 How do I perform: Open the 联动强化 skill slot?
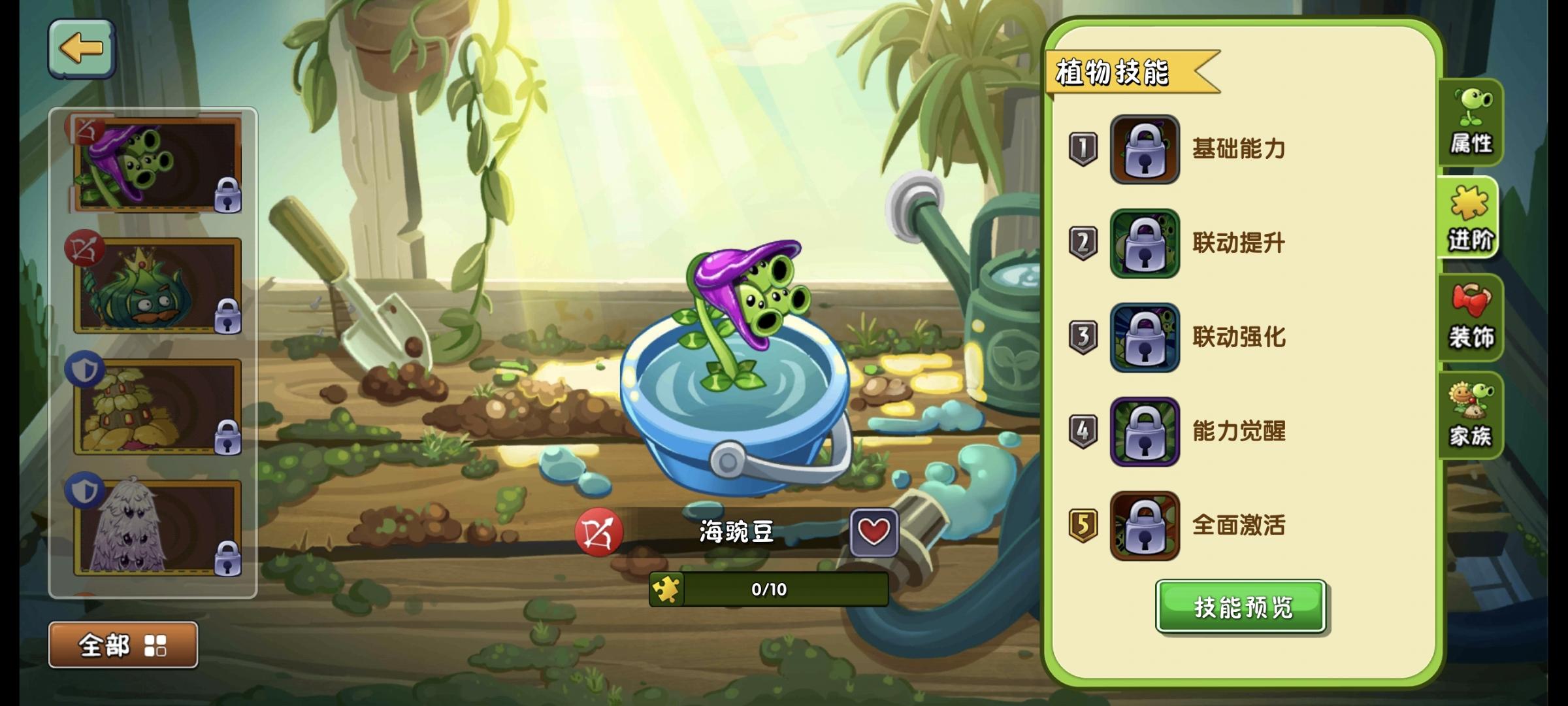pos(1147,337)
